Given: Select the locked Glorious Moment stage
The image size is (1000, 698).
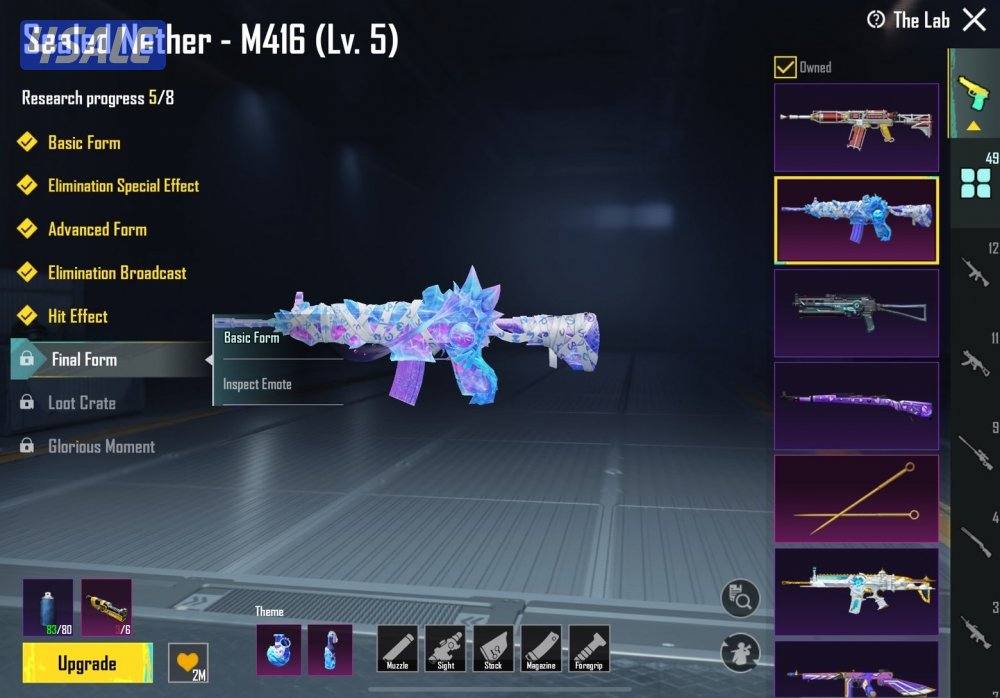Looking at the screenshot, I should 101,447.
